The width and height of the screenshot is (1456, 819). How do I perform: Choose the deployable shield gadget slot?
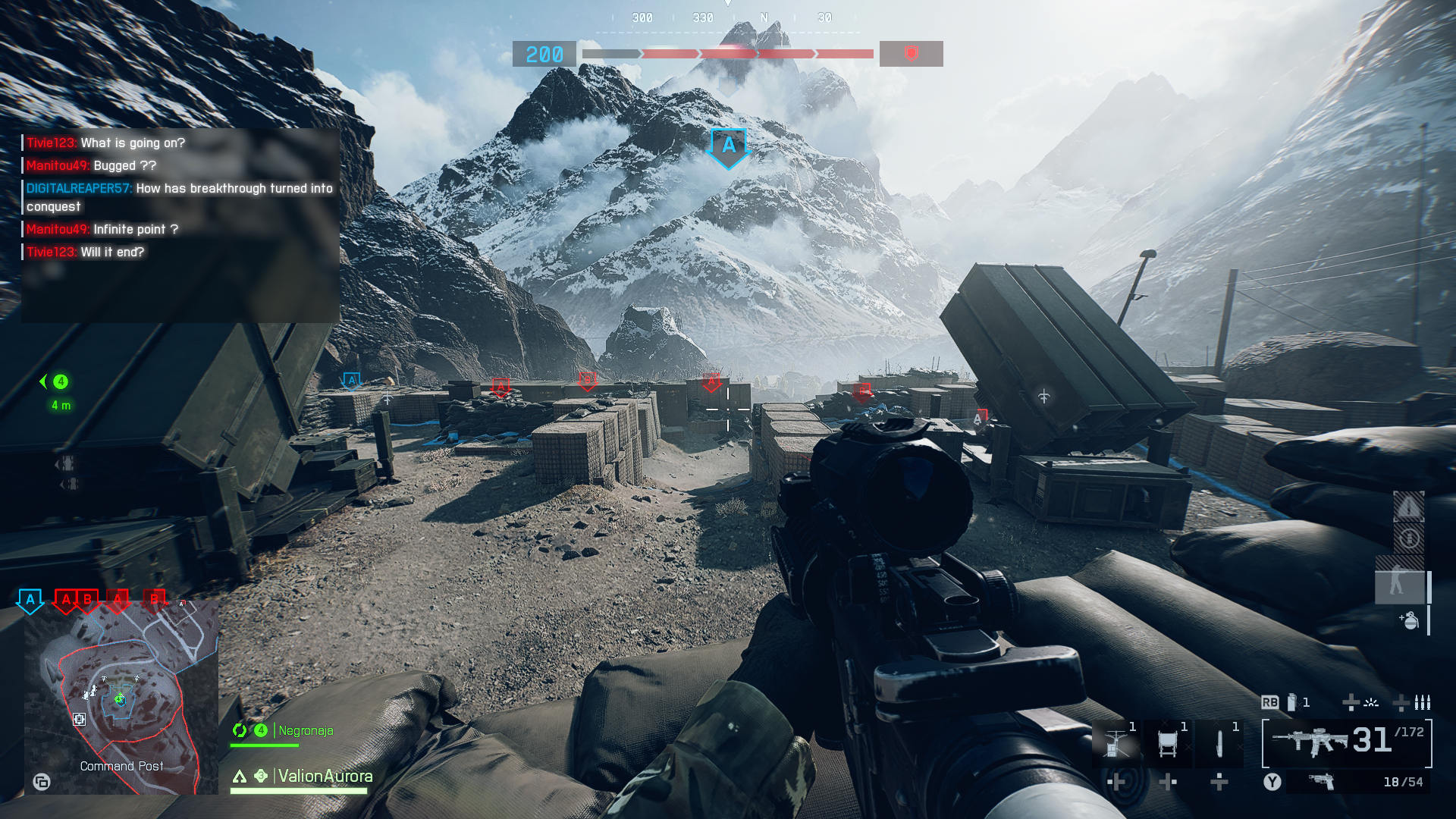pos(1168,743)
